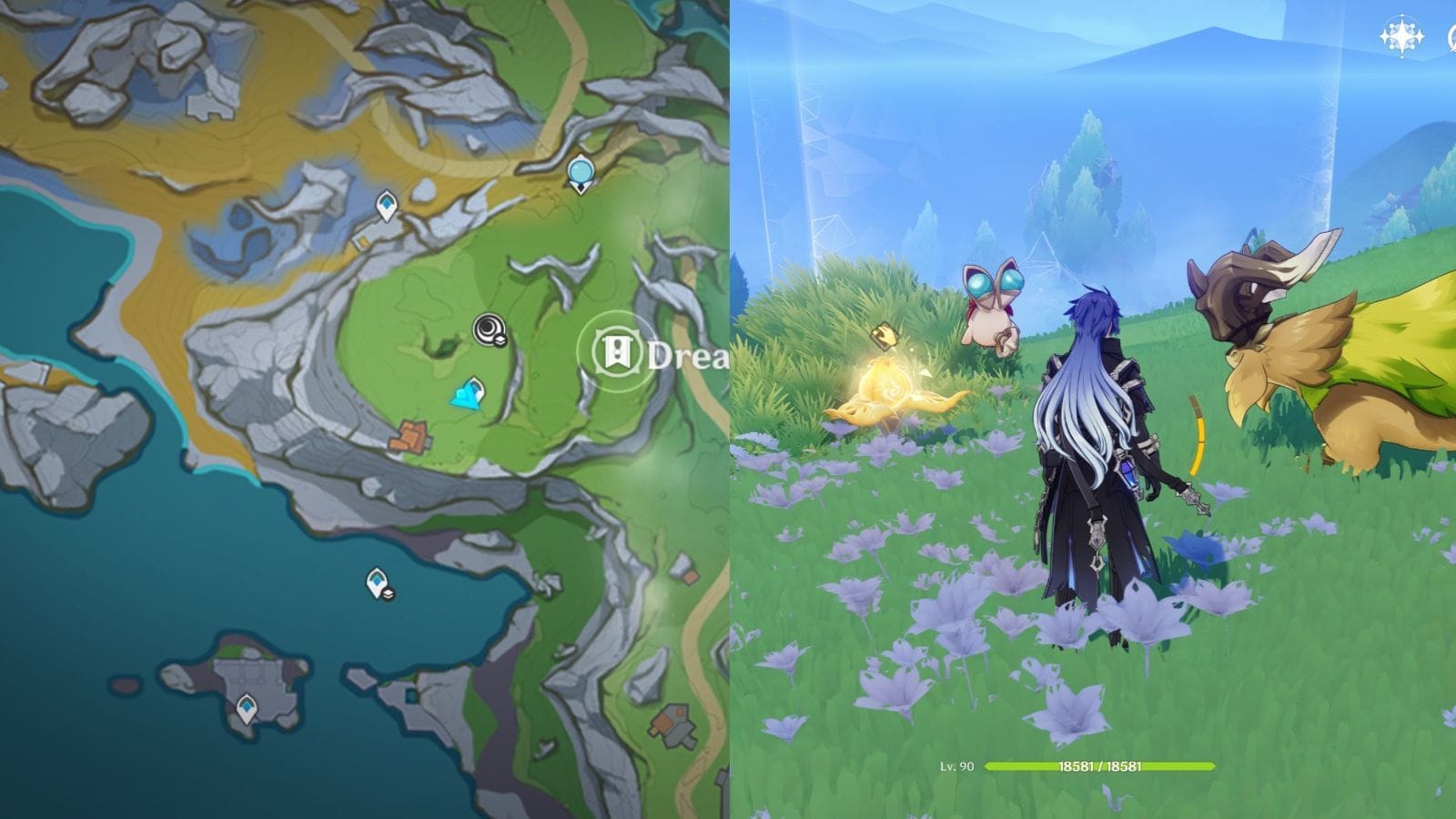Select the black domain icon on the map

click(x=488, y=328)
